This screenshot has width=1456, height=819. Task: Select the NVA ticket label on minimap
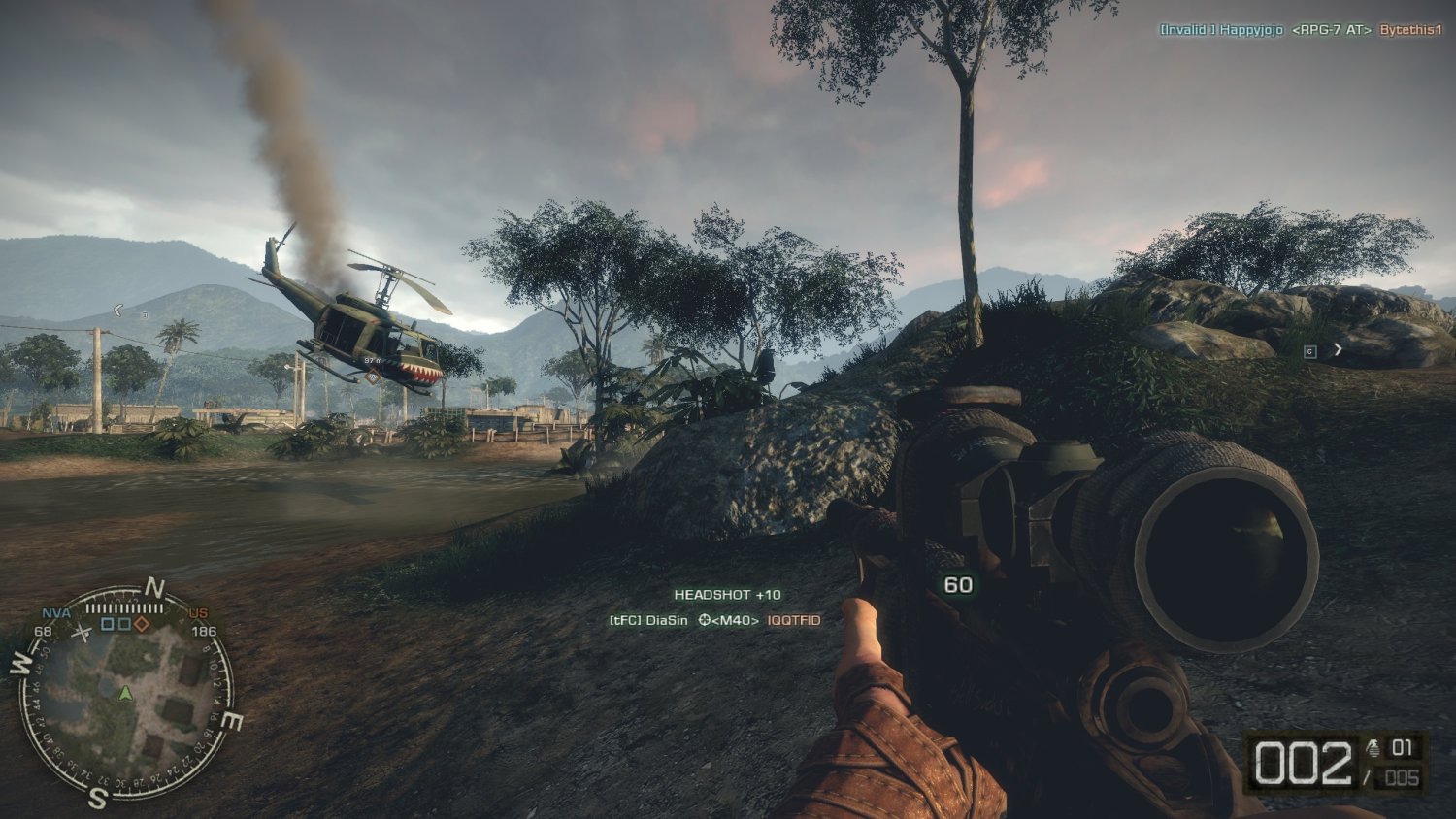pos(56,612)
